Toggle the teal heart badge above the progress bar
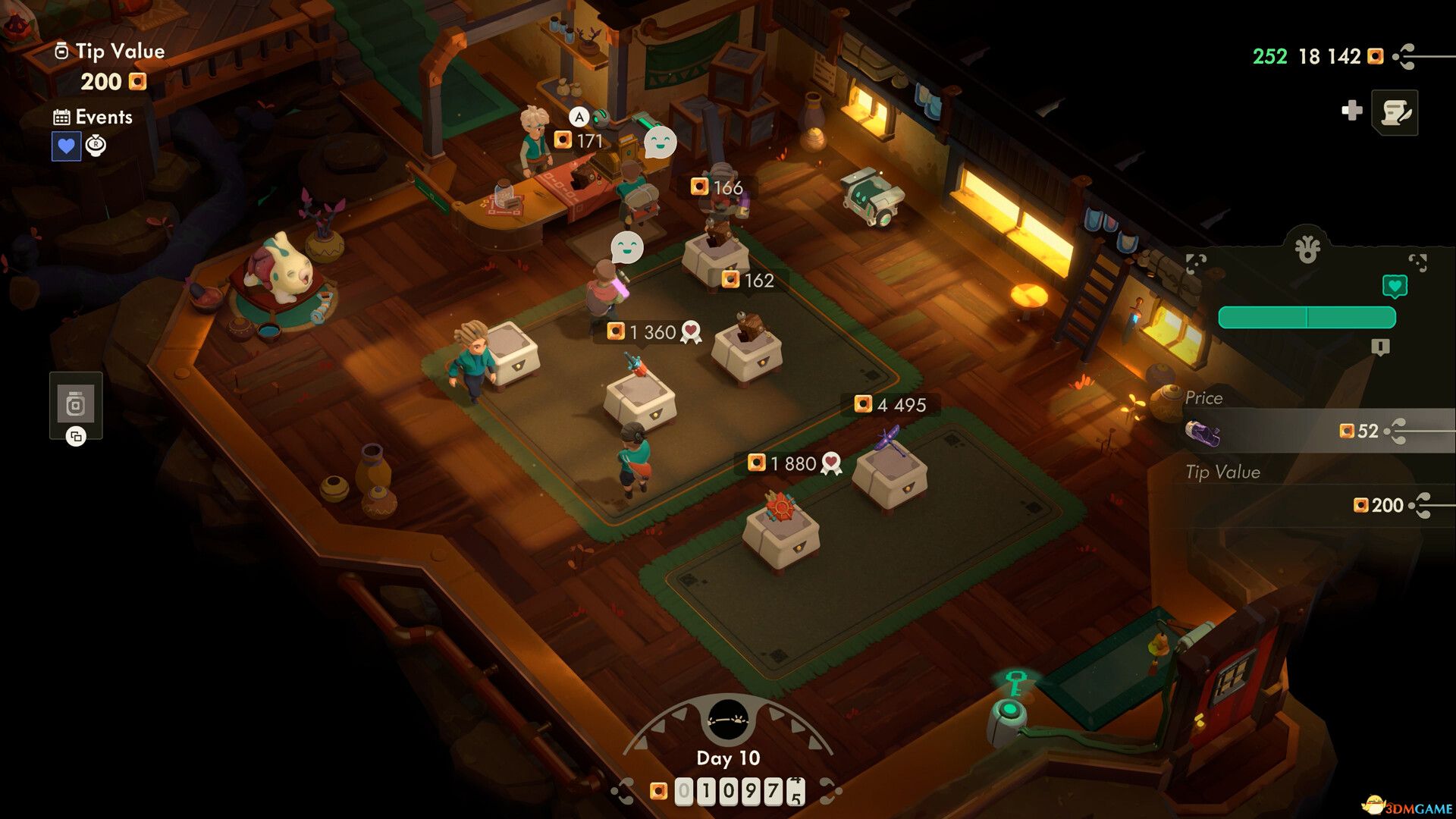The height and width of the screenshot is (819, 1456). pyautogui.click(x=1396, y=287)
